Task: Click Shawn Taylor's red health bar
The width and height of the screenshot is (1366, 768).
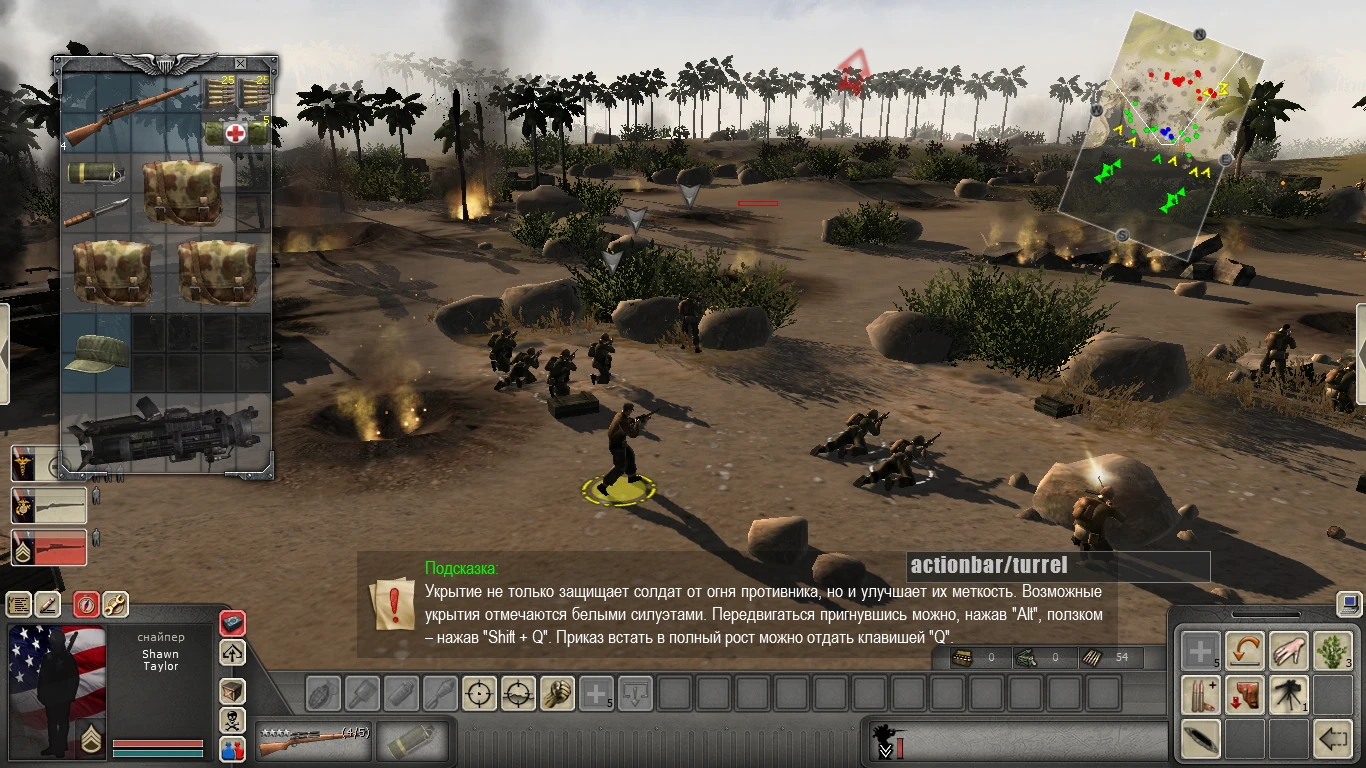Action: (160, 744)
